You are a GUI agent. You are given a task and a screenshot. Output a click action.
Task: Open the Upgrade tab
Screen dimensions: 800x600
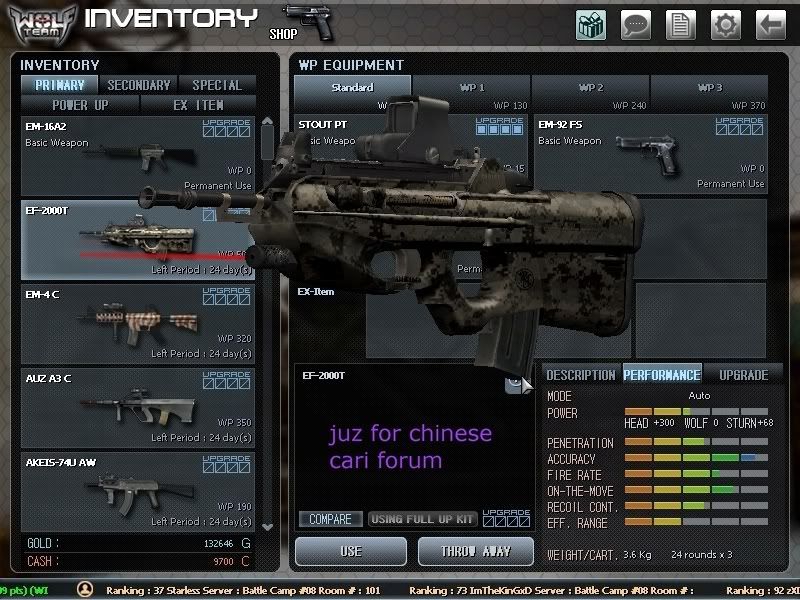[x=743, y=375]
